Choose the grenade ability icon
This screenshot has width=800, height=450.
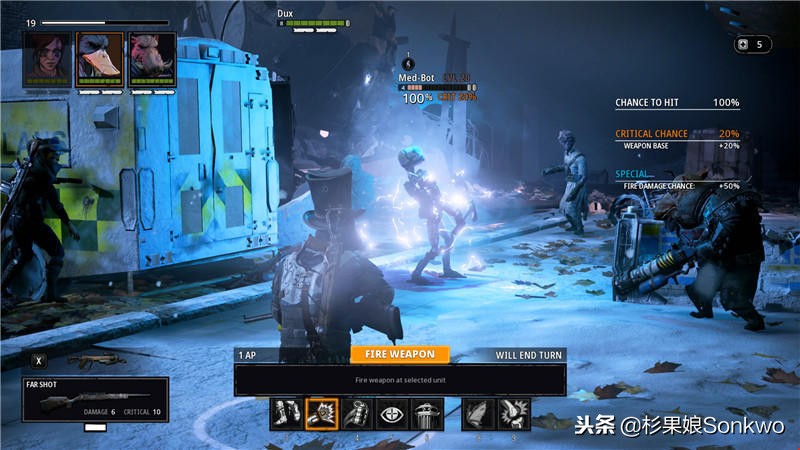tap(356, 414)
